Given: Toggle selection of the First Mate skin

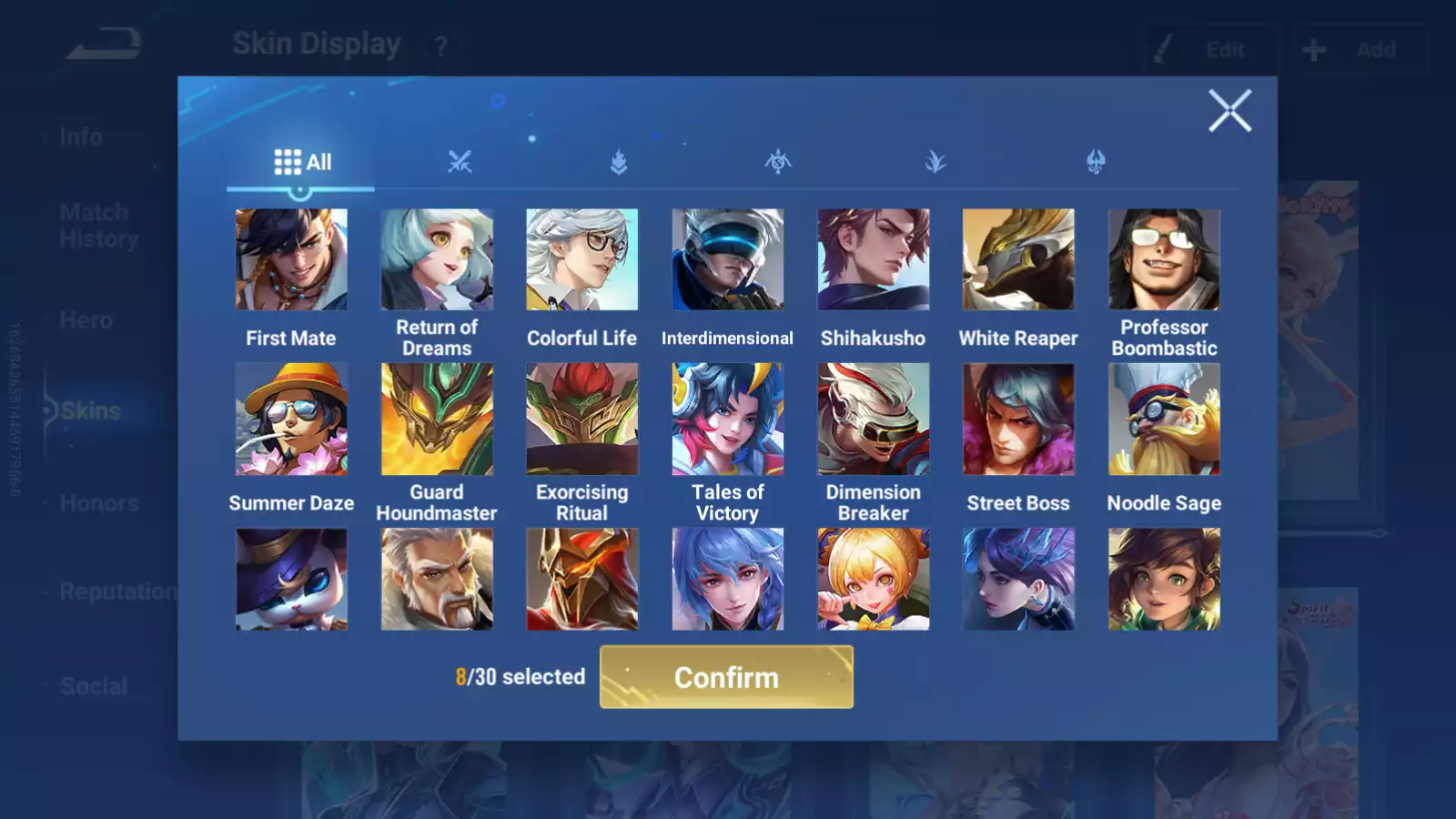Looking at the screenshot, I should point(291,259).
